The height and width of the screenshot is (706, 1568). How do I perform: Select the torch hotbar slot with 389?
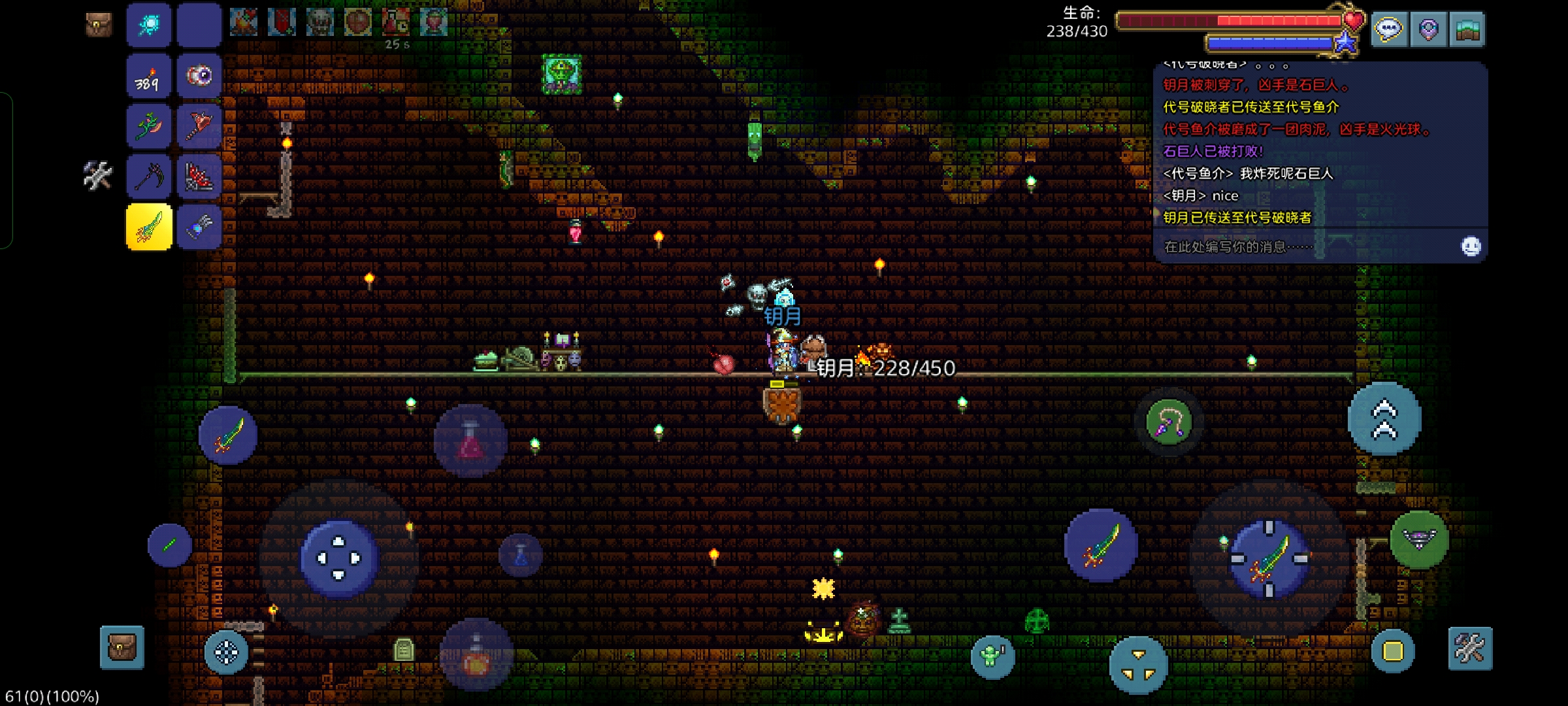149,77
